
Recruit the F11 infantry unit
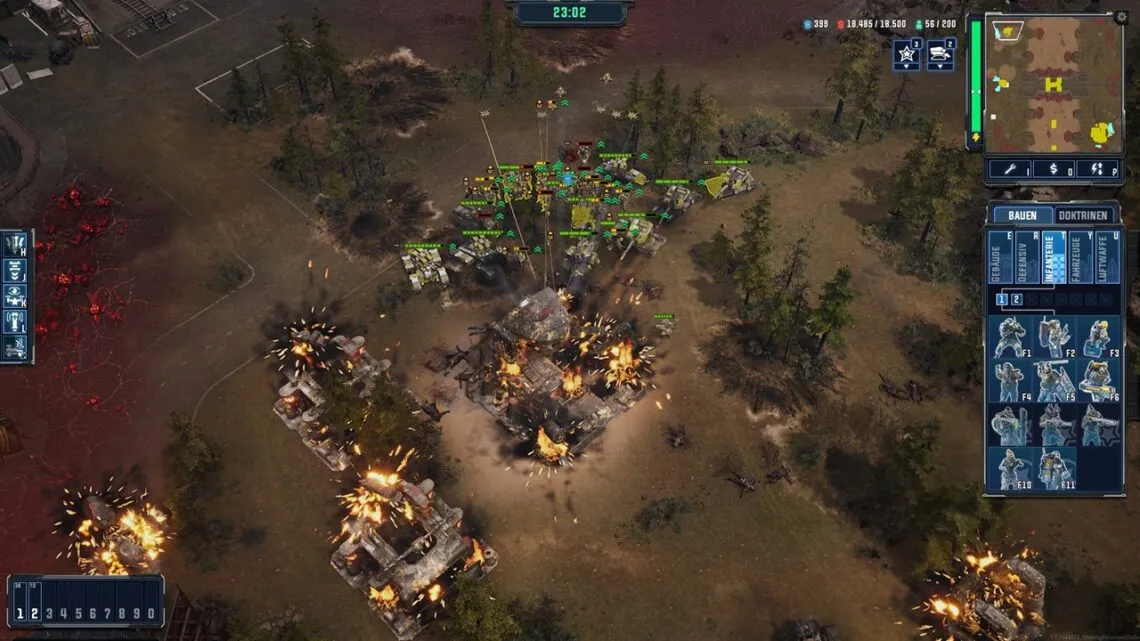pyautogui.click(x=1053, y=468)
